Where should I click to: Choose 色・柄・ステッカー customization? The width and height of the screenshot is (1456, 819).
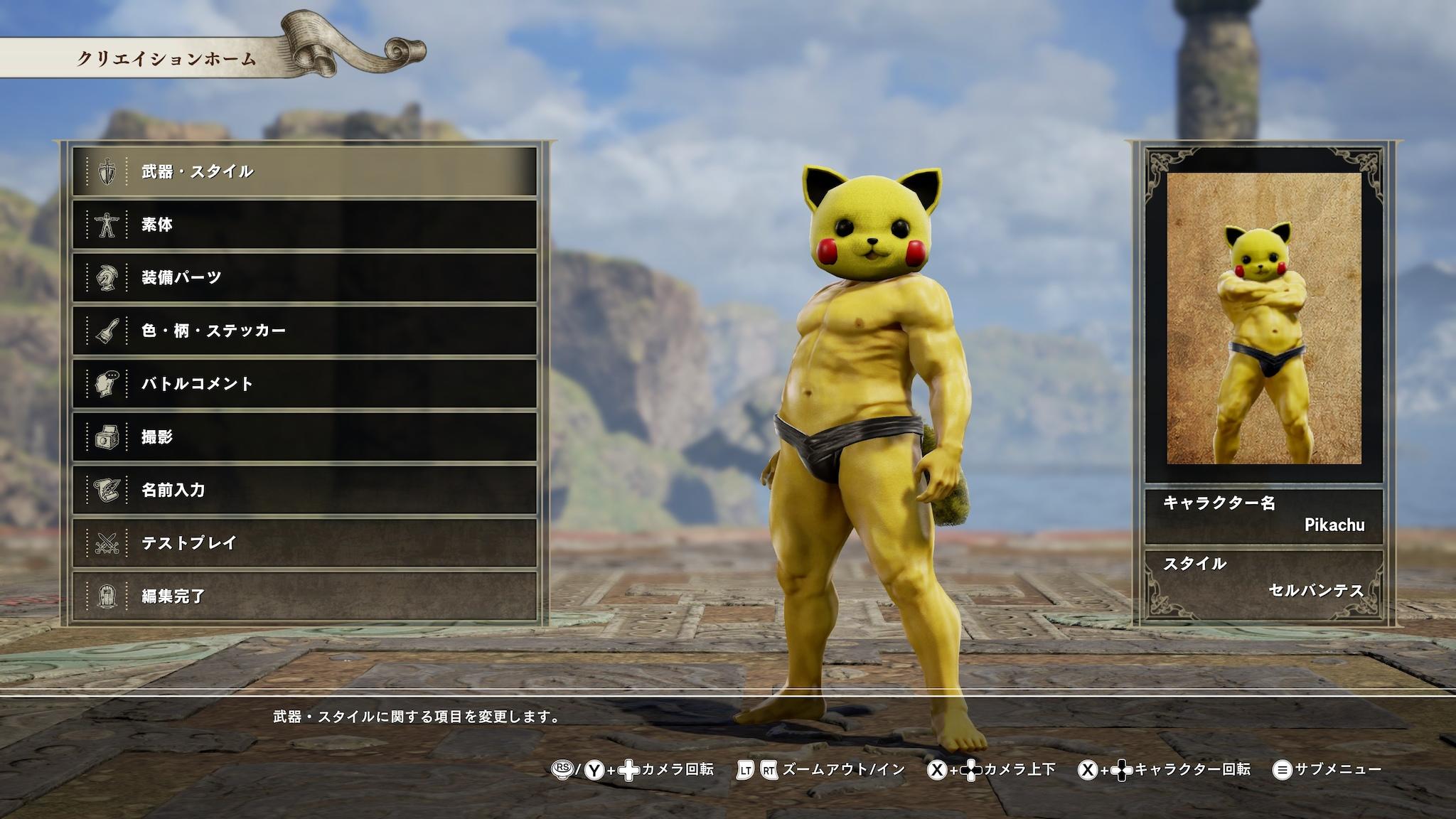[304, 331]
